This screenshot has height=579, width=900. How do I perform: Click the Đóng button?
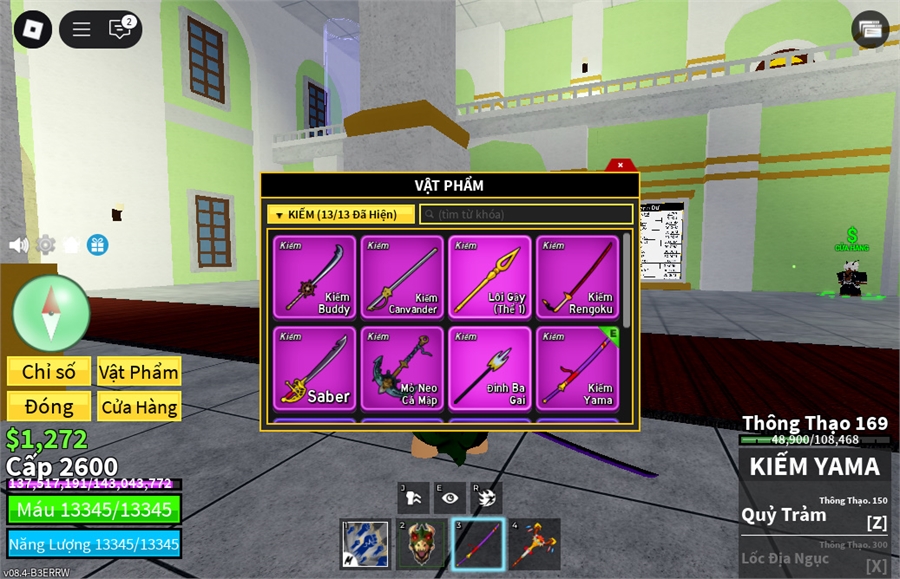(x=49, y=407)
